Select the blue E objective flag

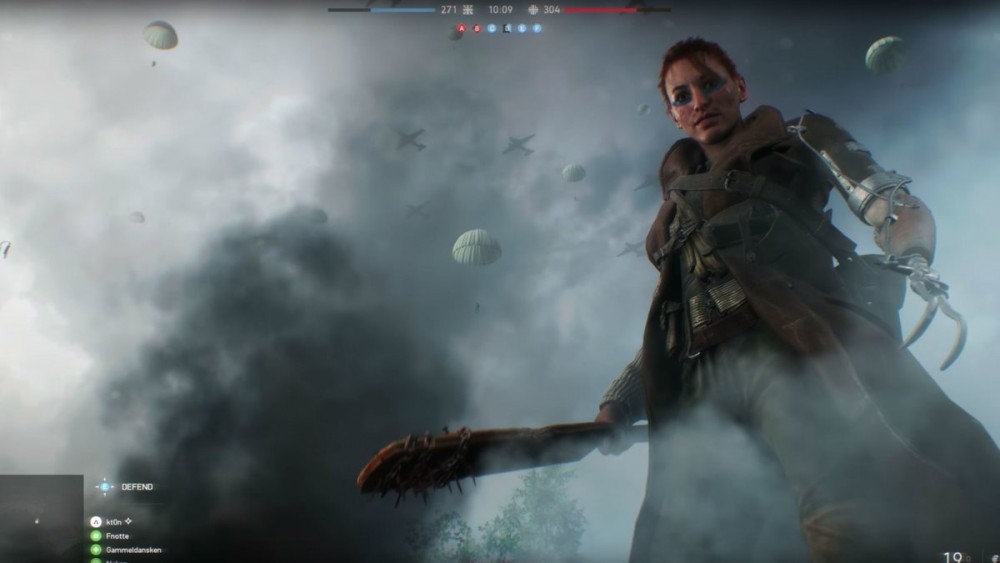[522, 29]
